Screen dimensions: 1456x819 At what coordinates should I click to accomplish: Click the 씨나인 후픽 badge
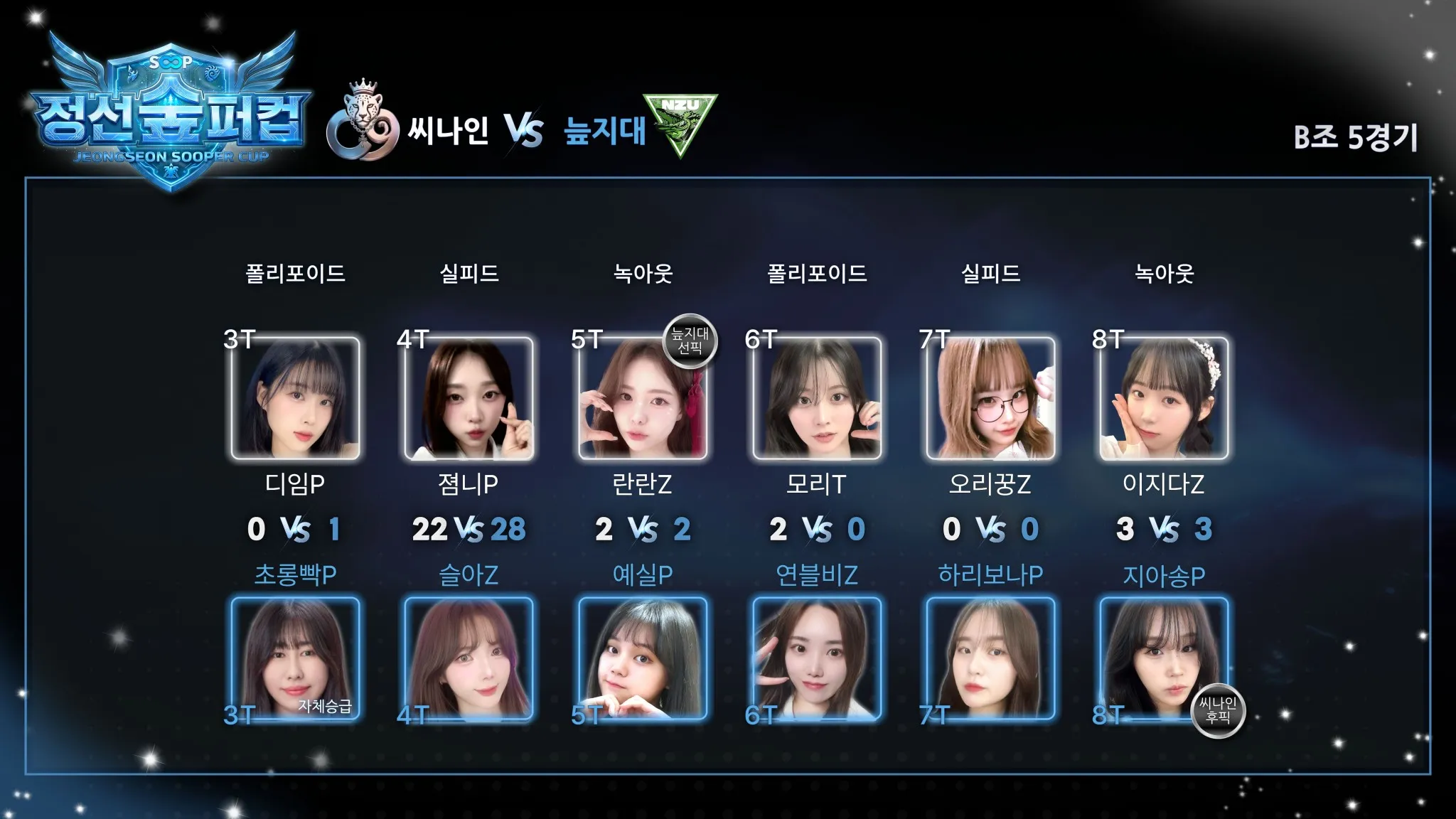click(x=1218, y=710)
